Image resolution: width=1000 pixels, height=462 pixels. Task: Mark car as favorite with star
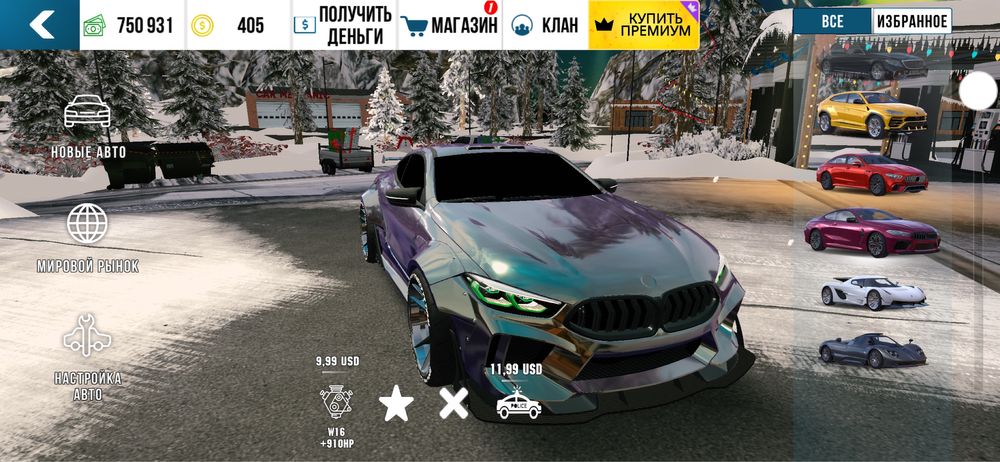tap(396, 403)
